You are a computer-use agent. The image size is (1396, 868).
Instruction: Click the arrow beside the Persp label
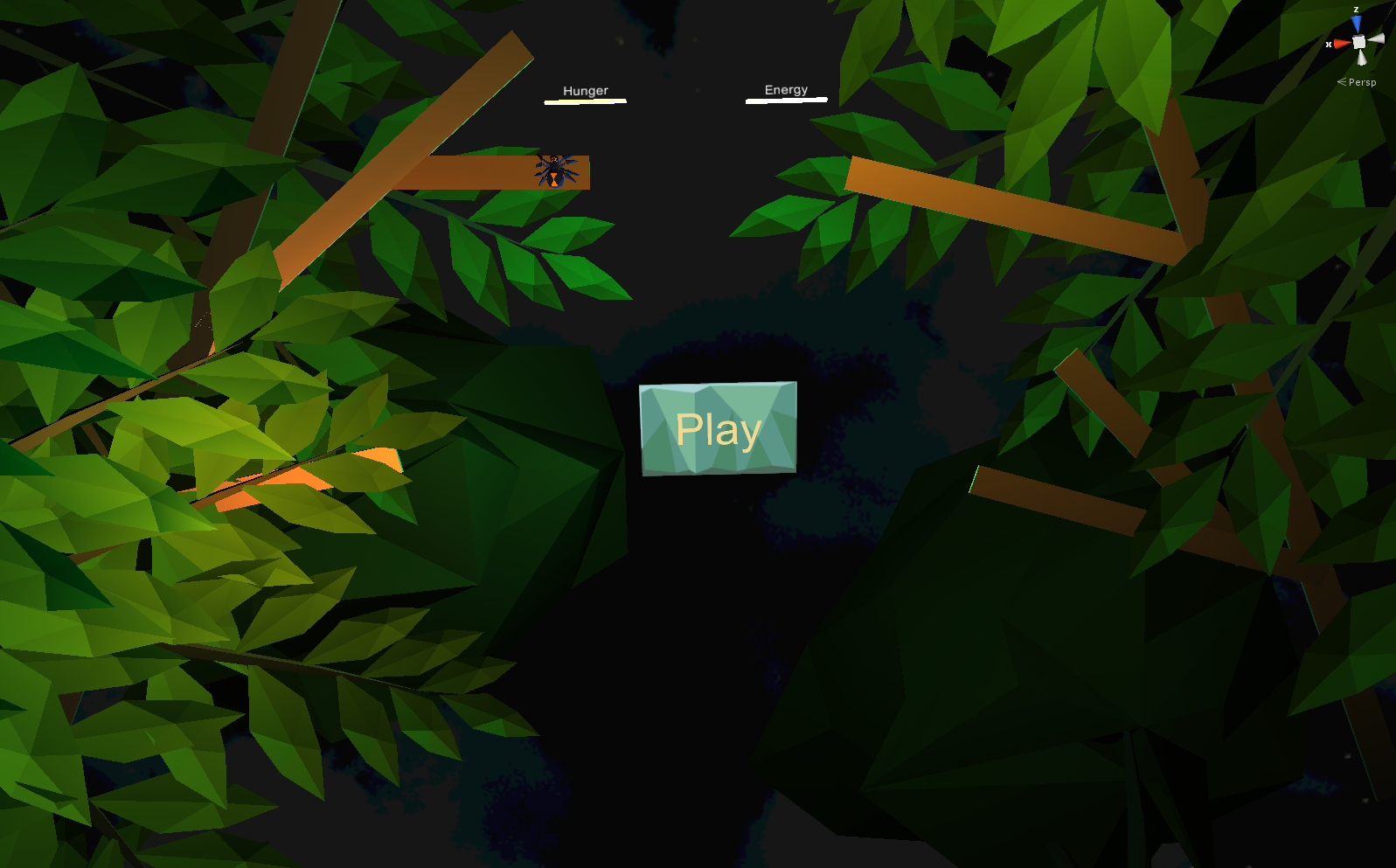click(1341, 82)
